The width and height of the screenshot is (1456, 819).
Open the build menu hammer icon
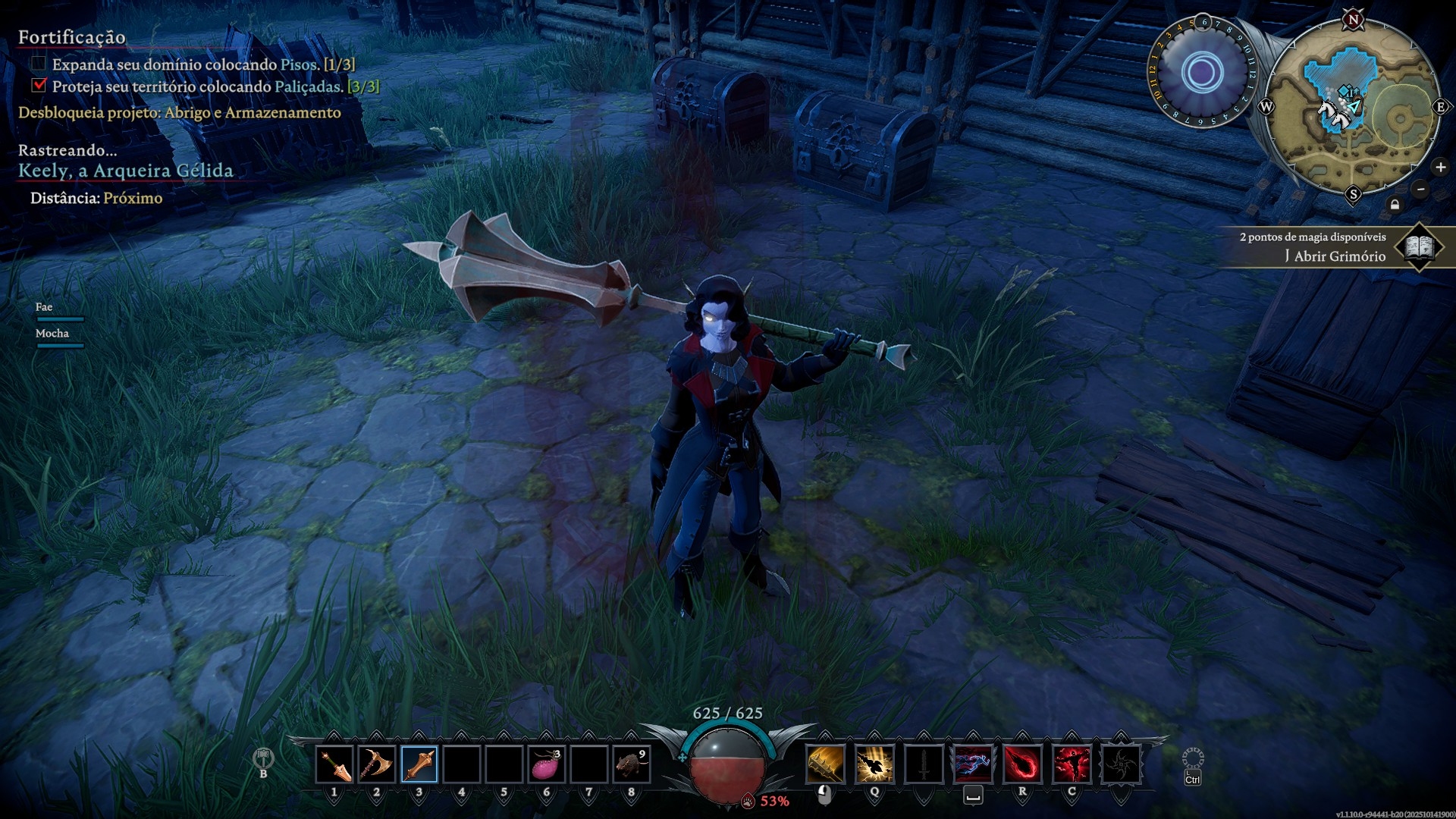263,758
